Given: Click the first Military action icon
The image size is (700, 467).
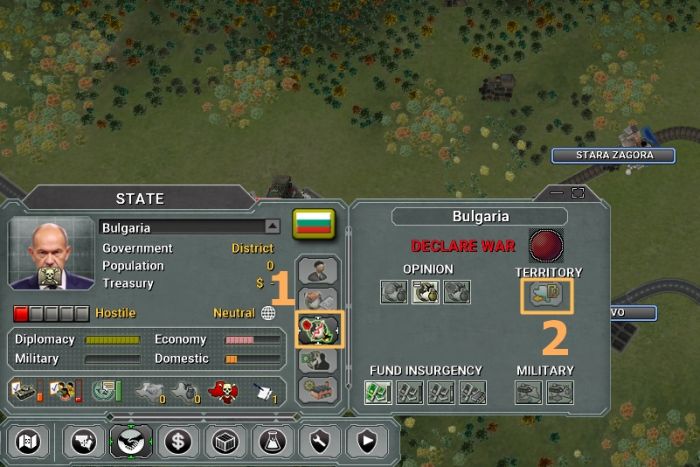Looking at the screenshot, I should point(528,392).
